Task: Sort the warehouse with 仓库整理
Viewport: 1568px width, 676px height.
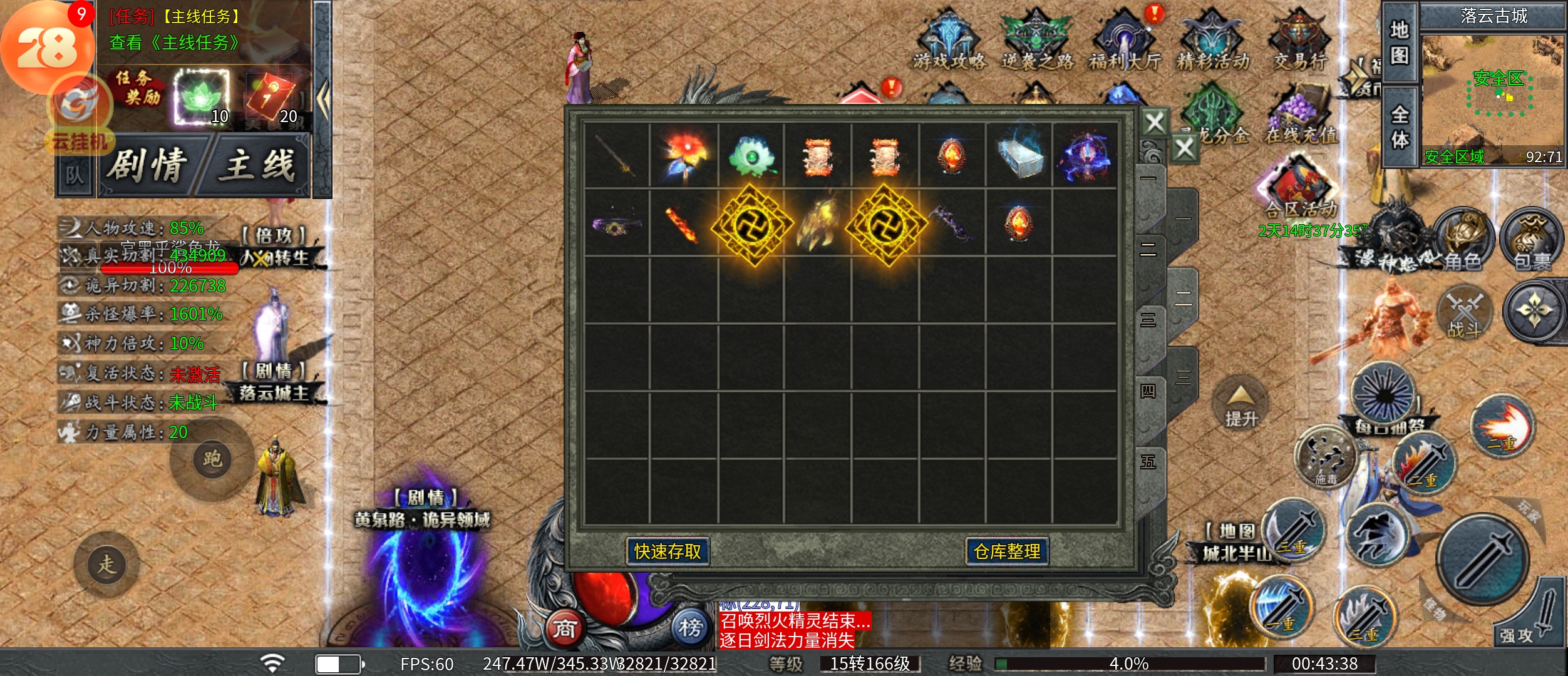Action: tap(1007, 551)
